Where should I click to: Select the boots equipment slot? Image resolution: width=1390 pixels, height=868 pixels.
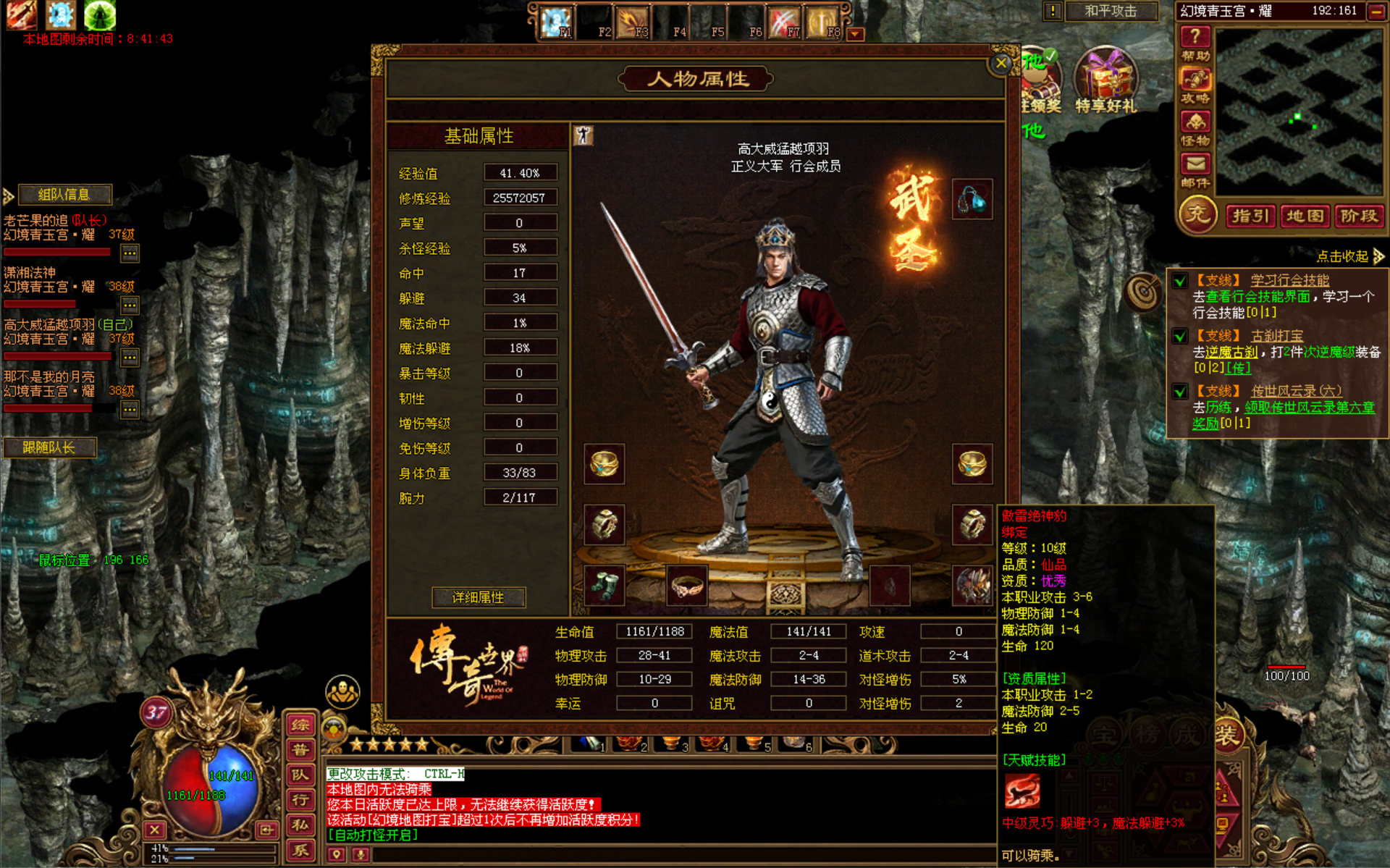click(604, 585)
